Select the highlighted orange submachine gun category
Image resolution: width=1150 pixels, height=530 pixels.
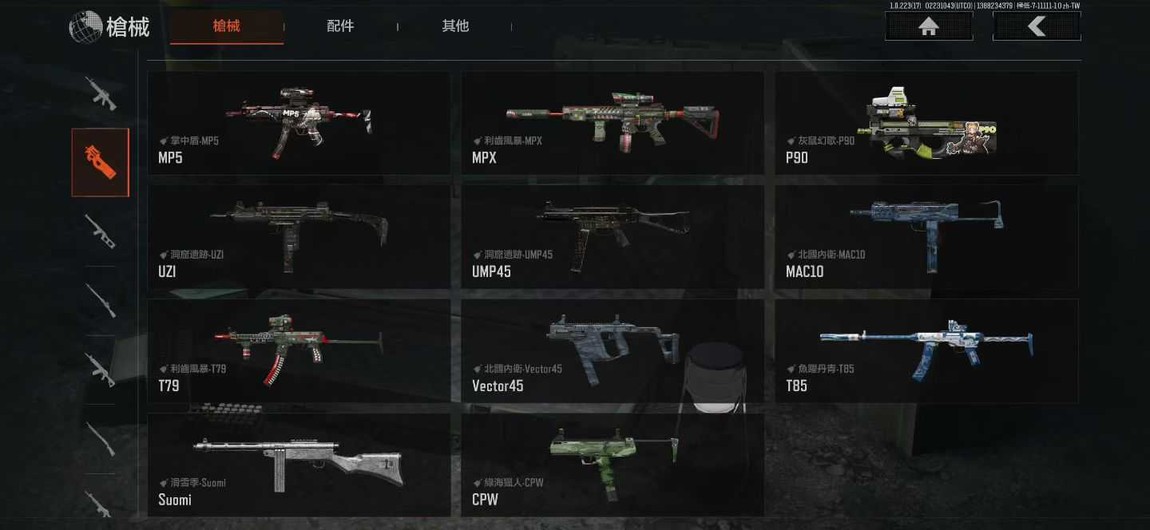click(100, 162)
